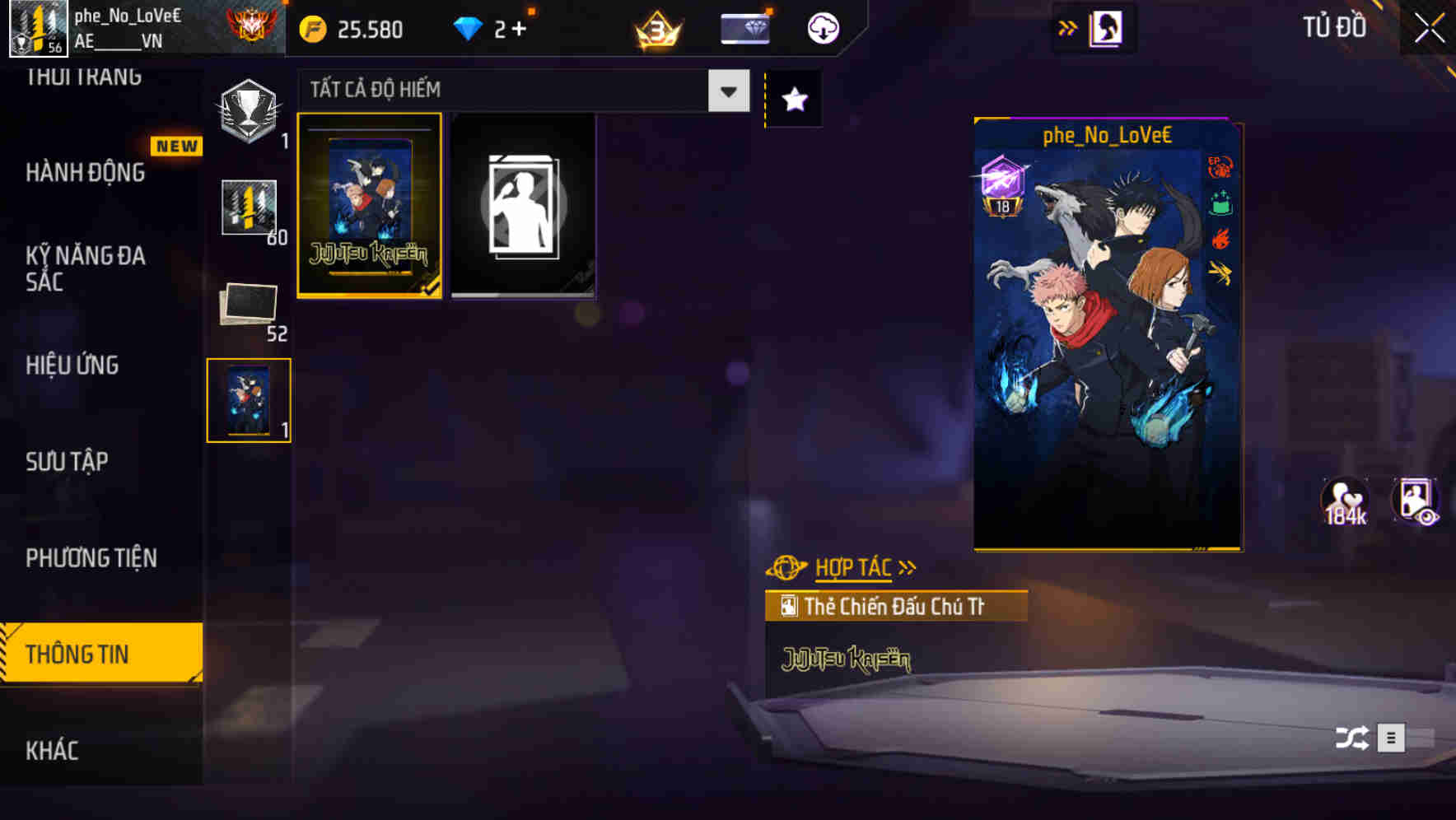The width and height of the screenshot is (1456, 820).
Task: Open the membership diamond card icon
Action: (x=744, y=27)
